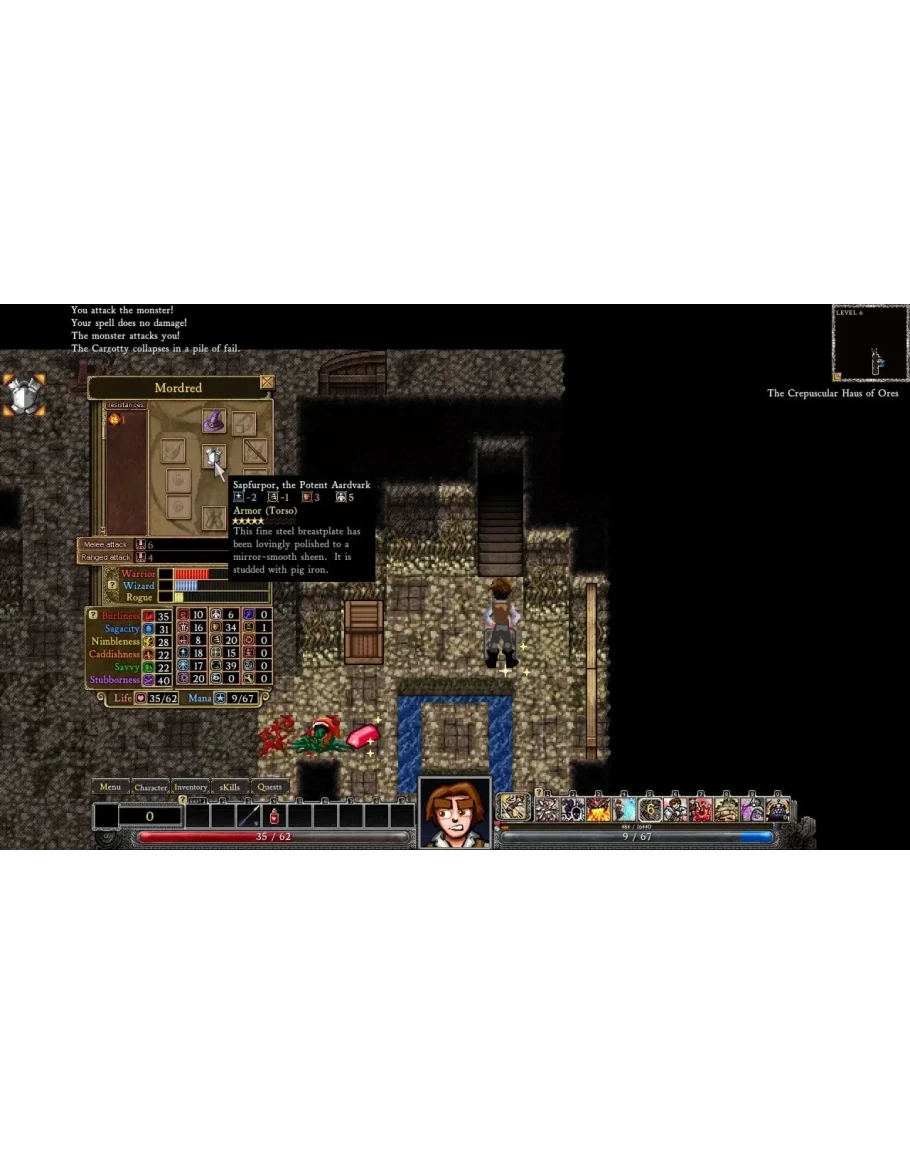Open the Menu button

tap(110, 787)
